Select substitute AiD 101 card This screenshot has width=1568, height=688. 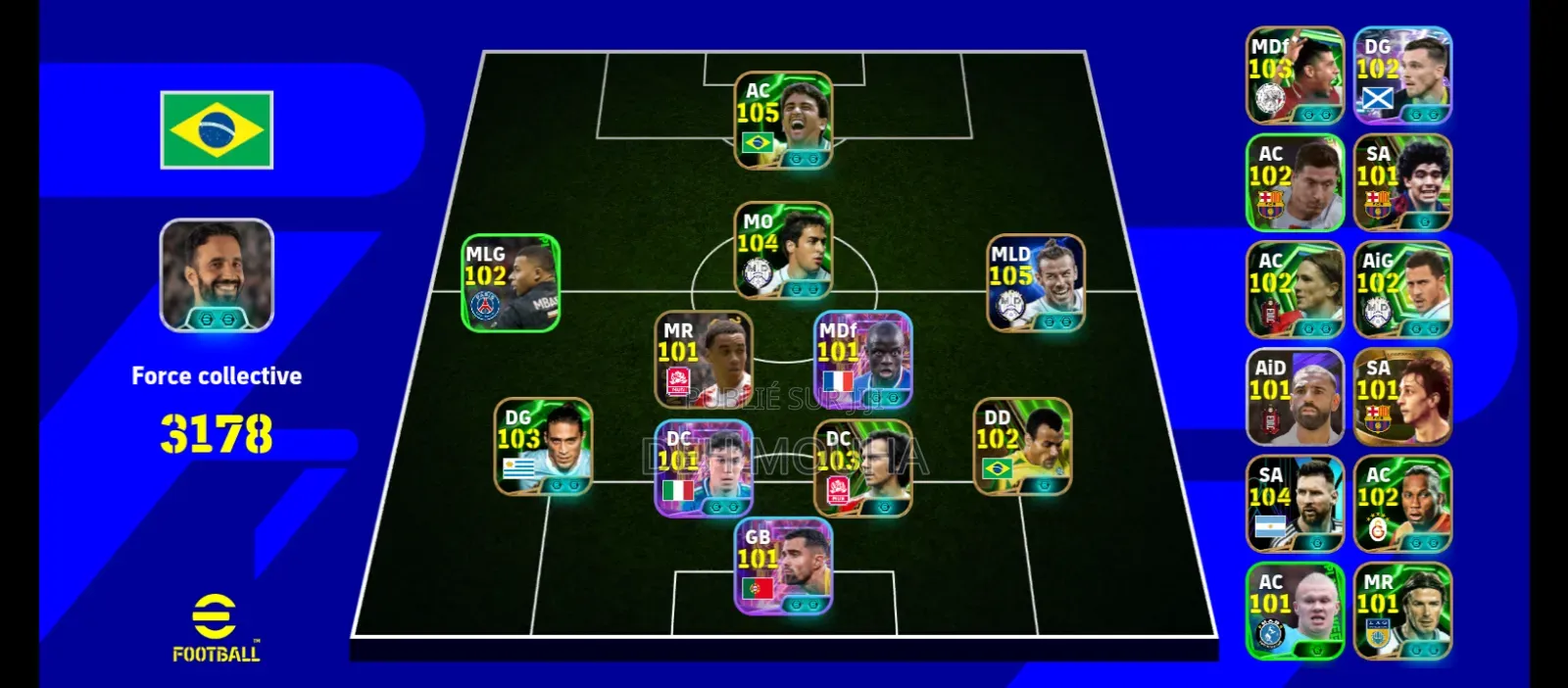(1295, 397)
